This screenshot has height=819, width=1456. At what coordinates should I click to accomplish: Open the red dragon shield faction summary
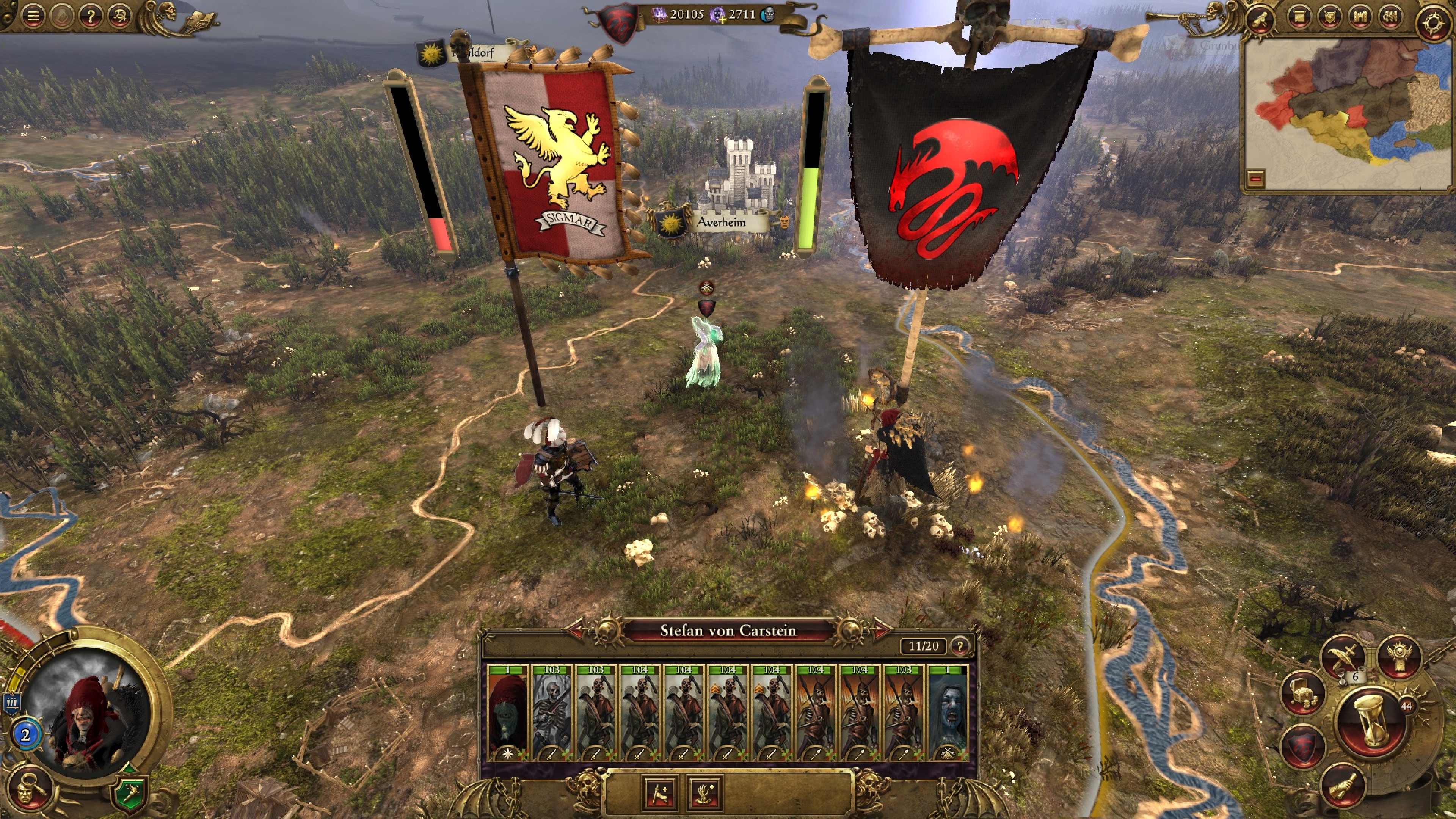tap(1303, 747)
